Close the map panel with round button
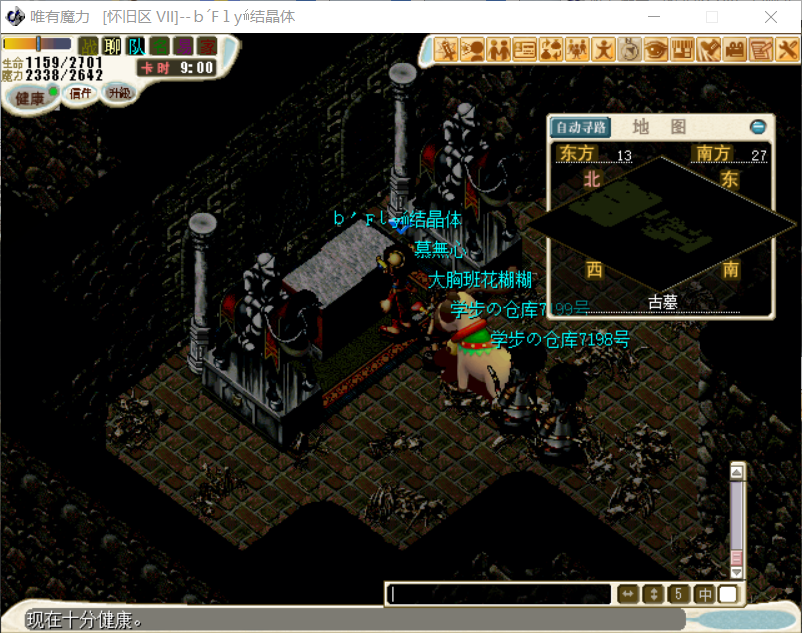 point(758,127)
